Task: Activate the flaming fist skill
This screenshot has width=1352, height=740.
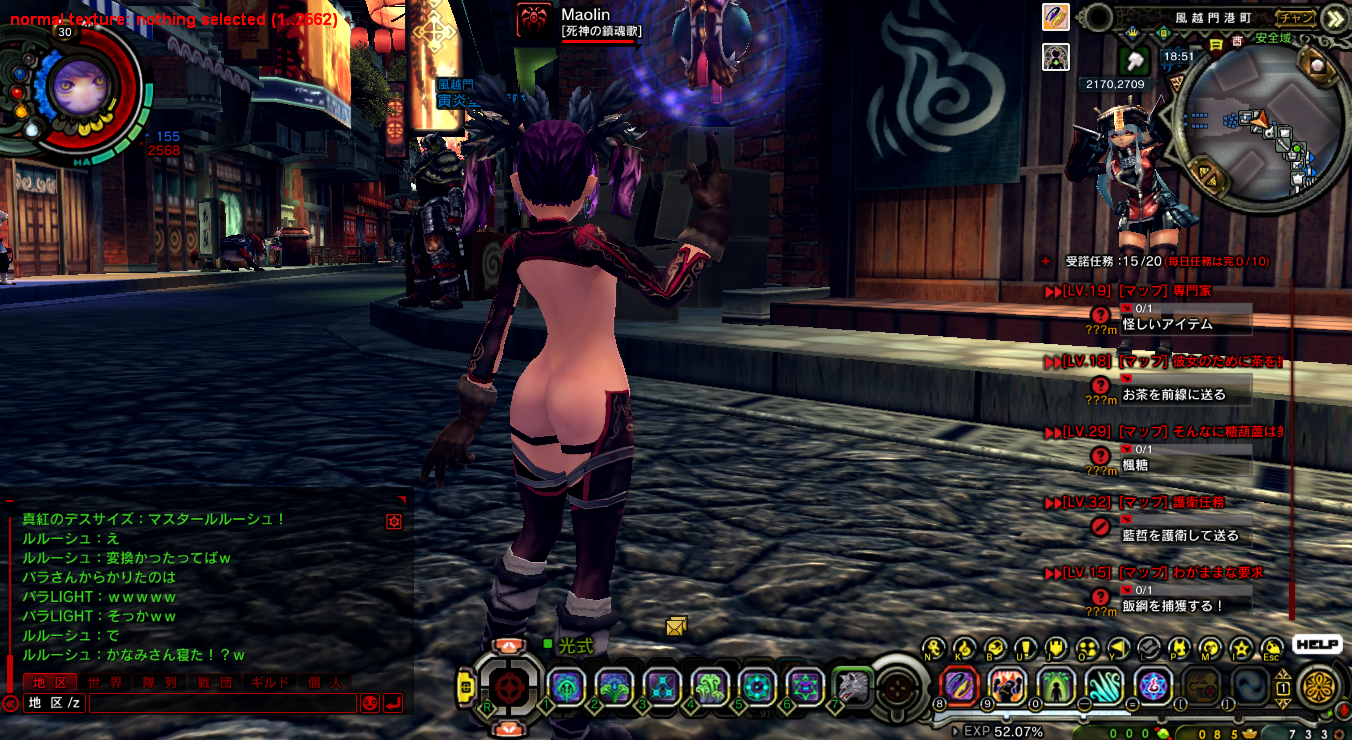Action: 1007,686
